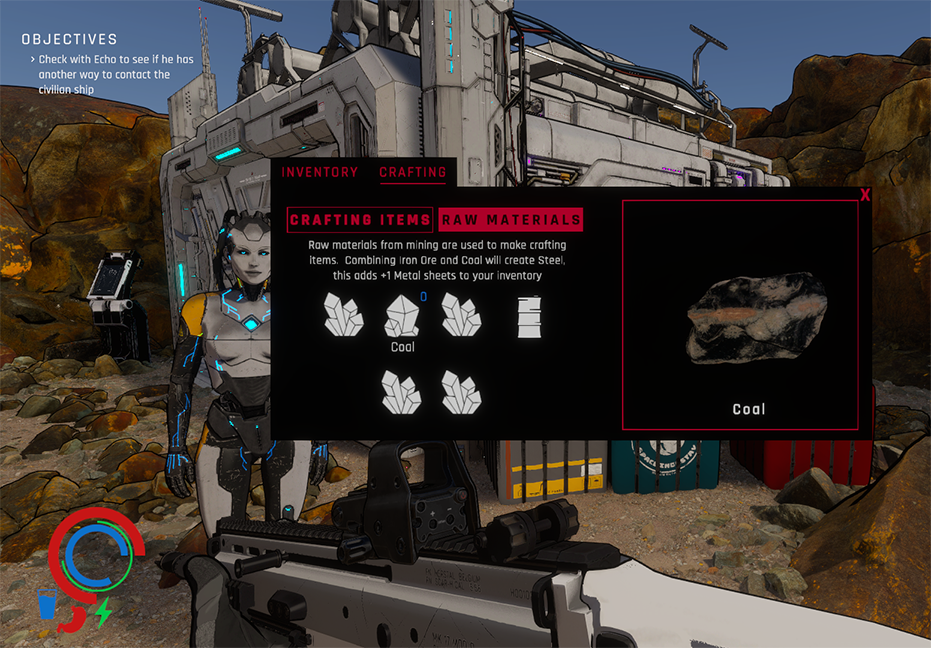Select the metal sheets icon
This screenshot has height=648, width=931.
pos(529,317)
